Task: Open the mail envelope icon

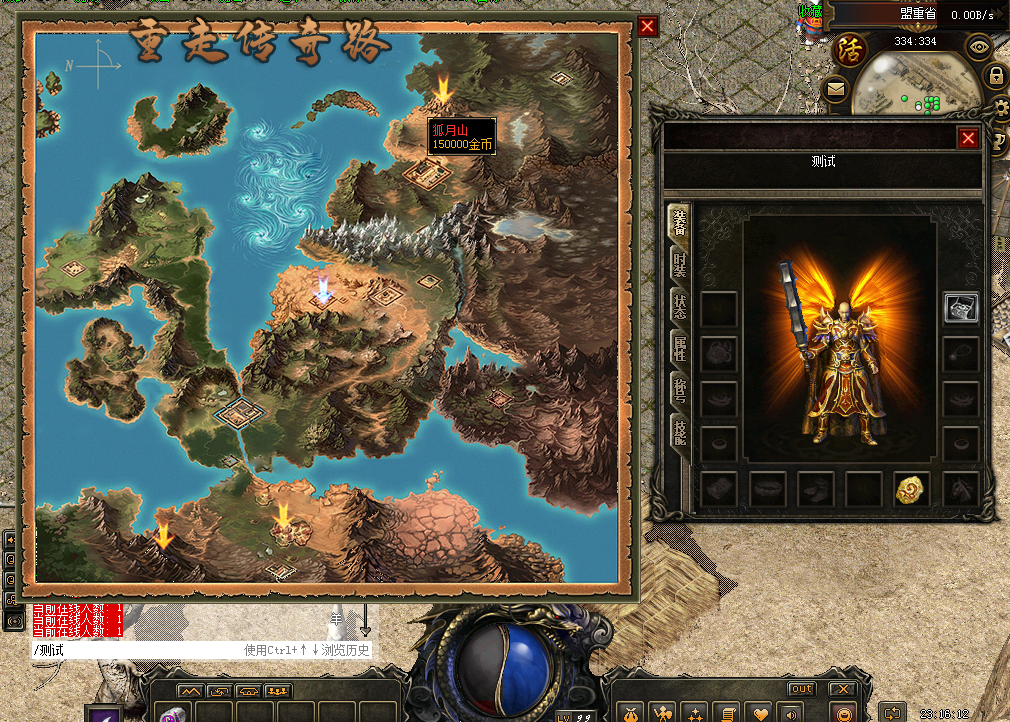Action: (835, 90)
